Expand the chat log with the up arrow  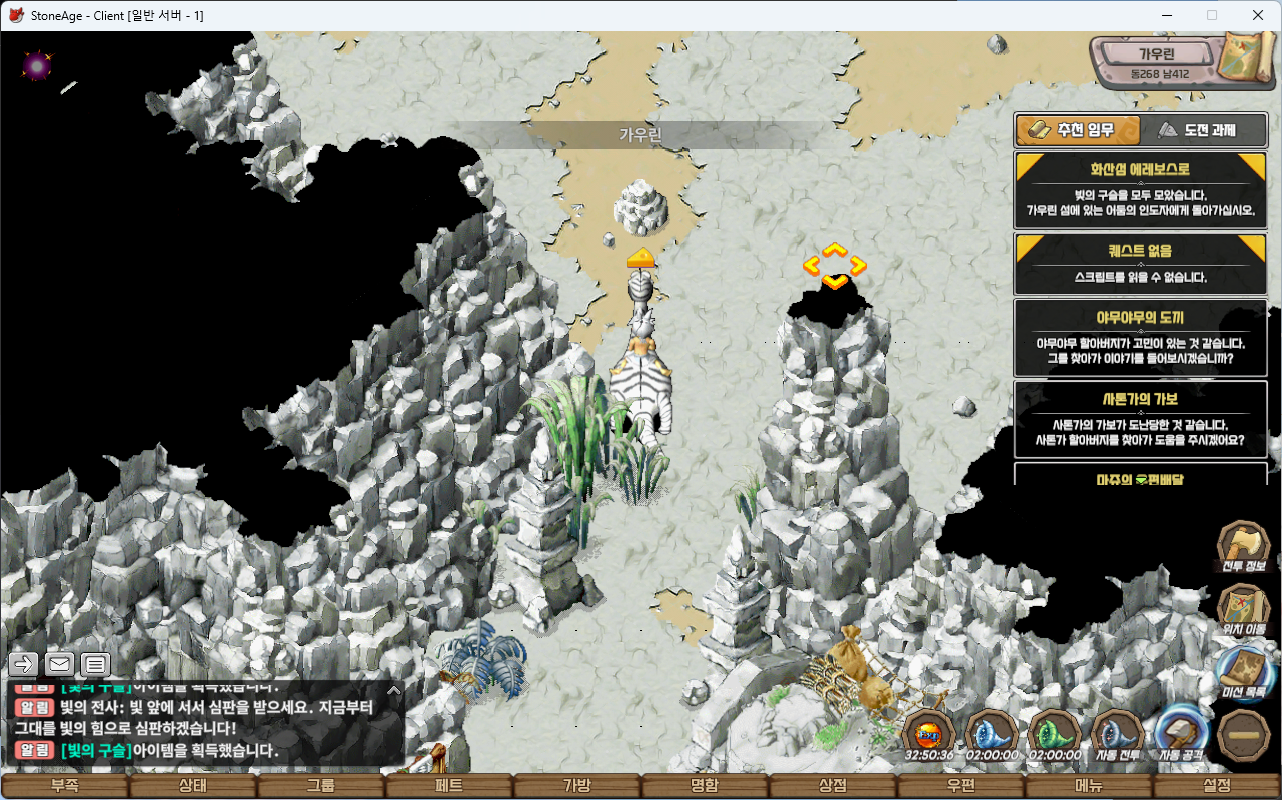click(394, 689)
